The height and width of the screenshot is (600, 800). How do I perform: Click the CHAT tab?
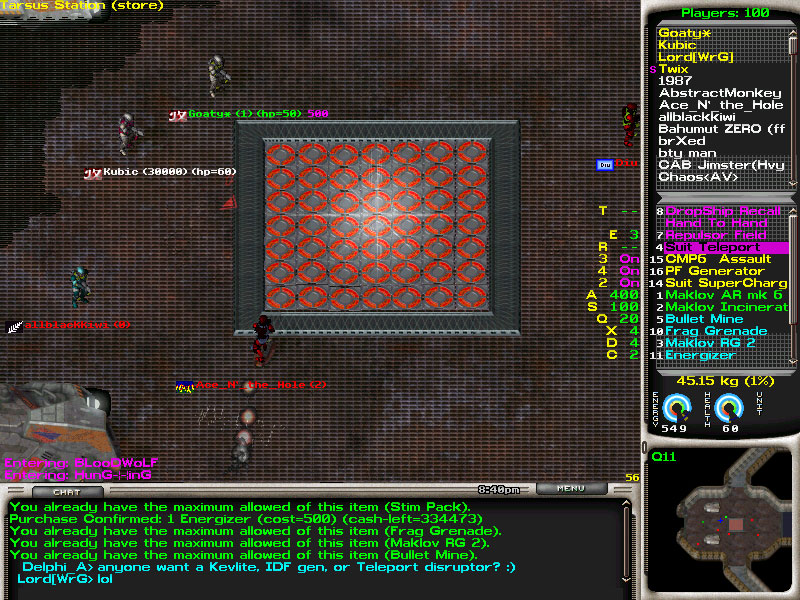coord(65,491)
